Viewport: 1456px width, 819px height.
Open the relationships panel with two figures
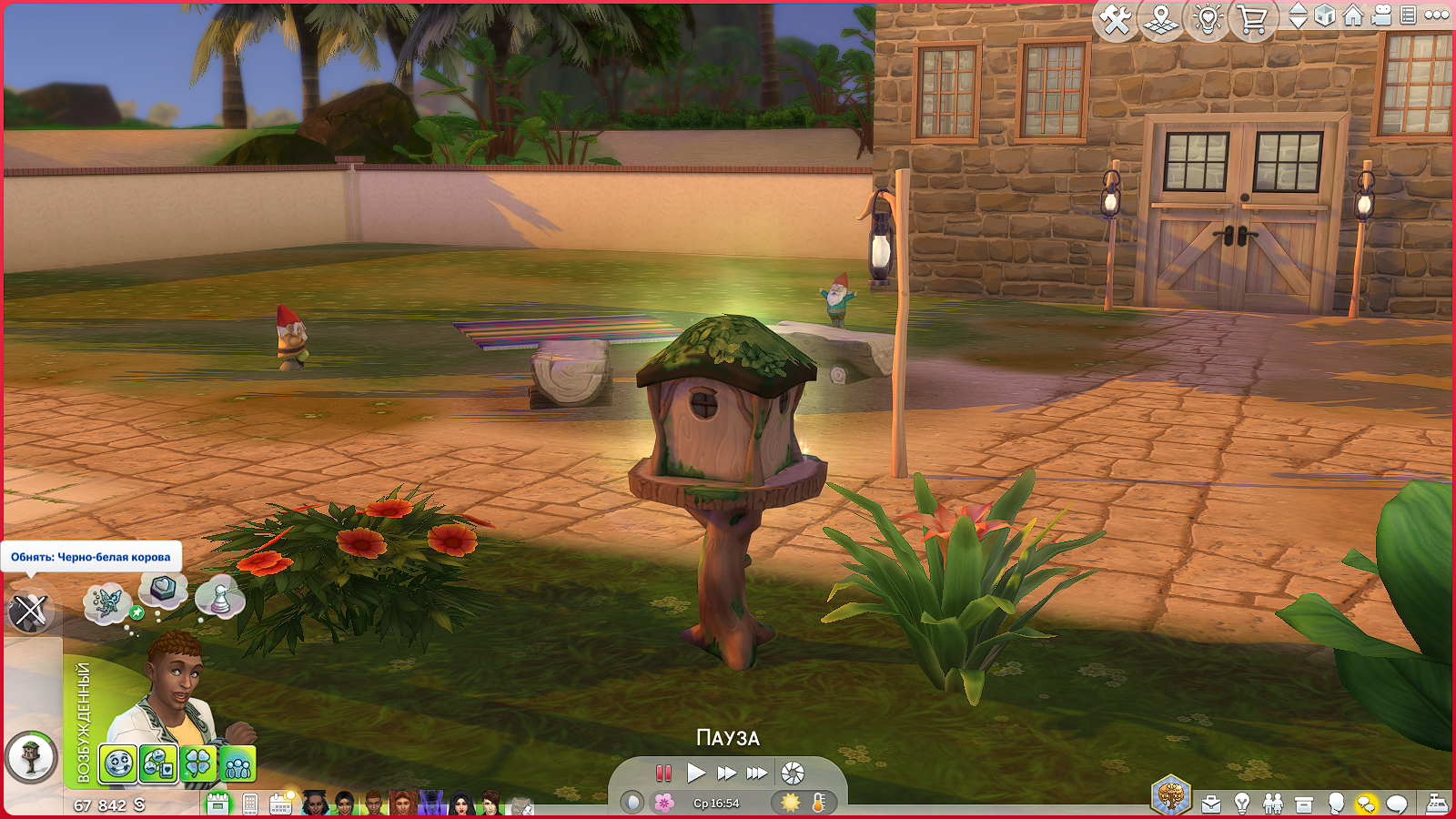point(1273,804)
